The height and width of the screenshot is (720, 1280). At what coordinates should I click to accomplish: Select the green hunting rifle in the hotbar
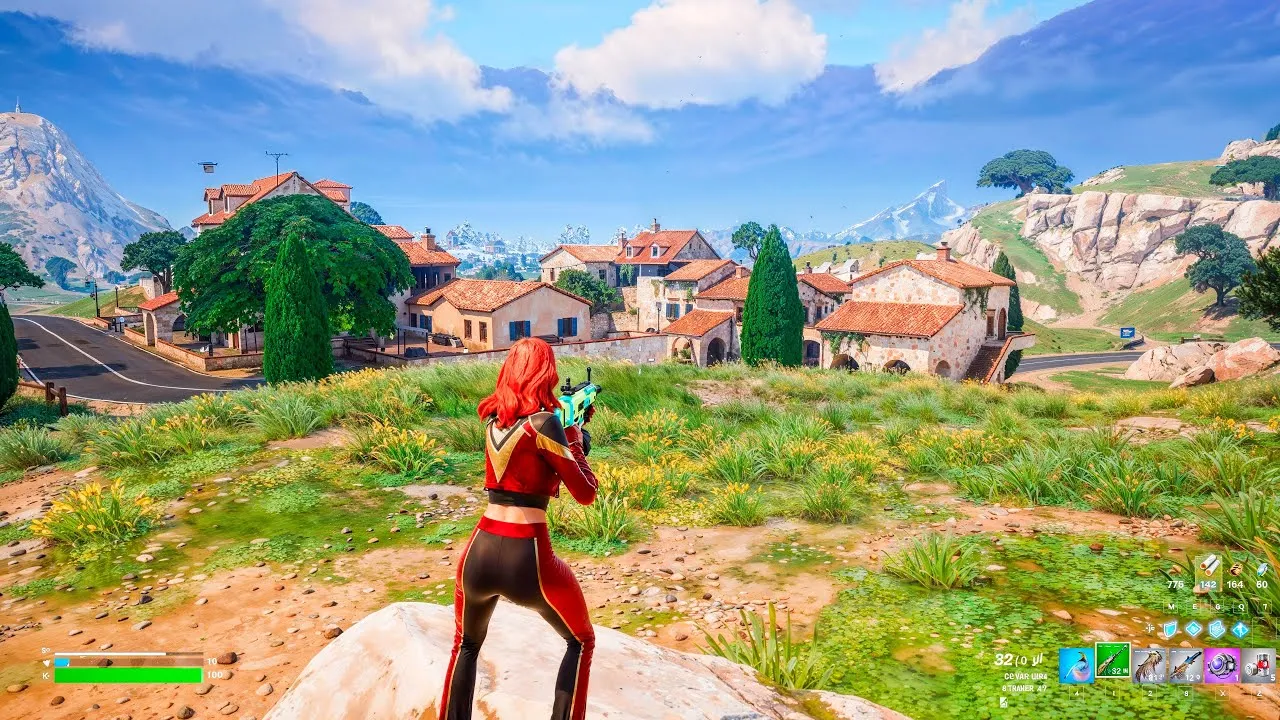coord(1112,663)
